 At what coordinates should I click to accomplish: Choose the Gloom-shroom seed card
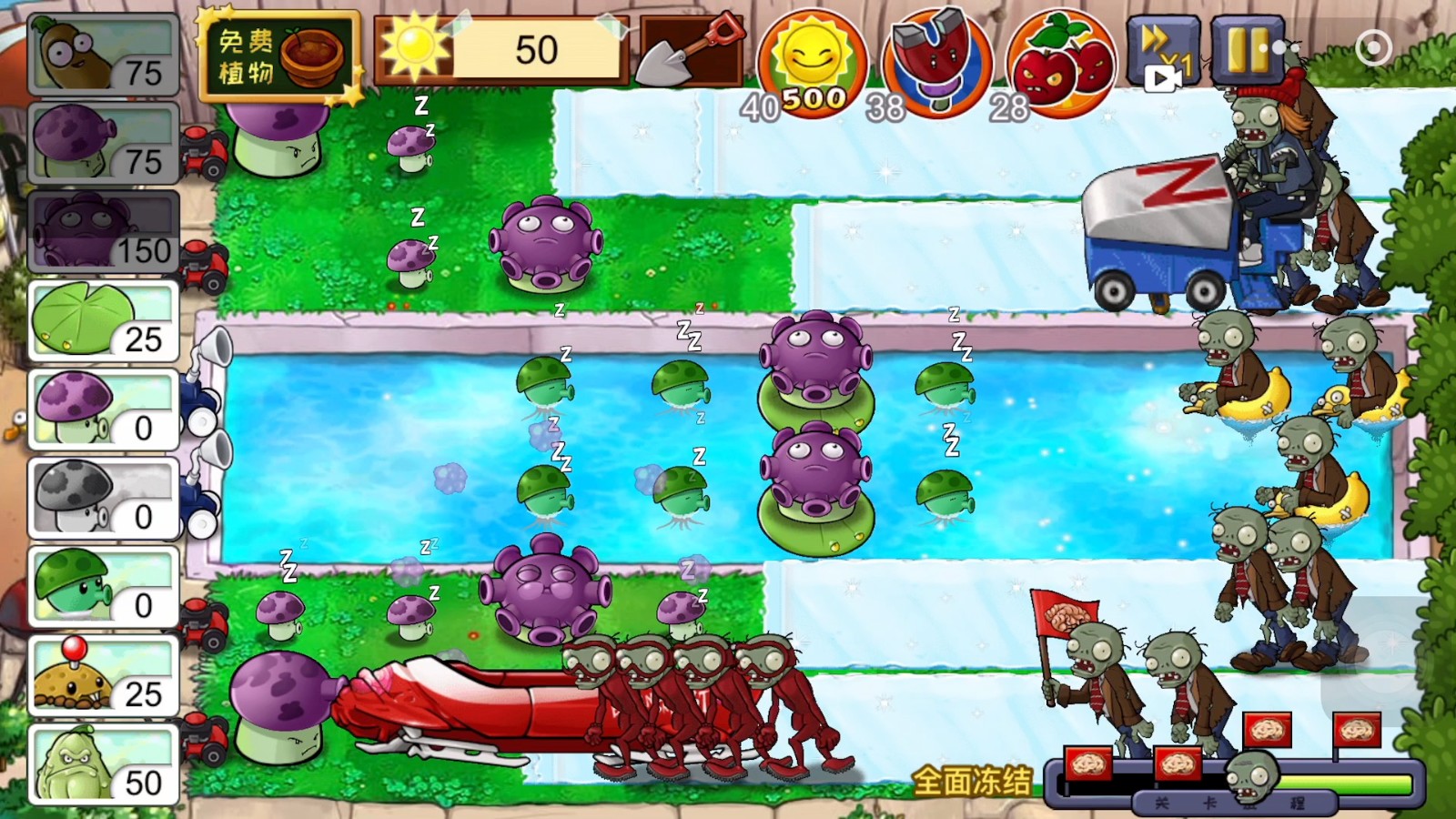point(103,233)
